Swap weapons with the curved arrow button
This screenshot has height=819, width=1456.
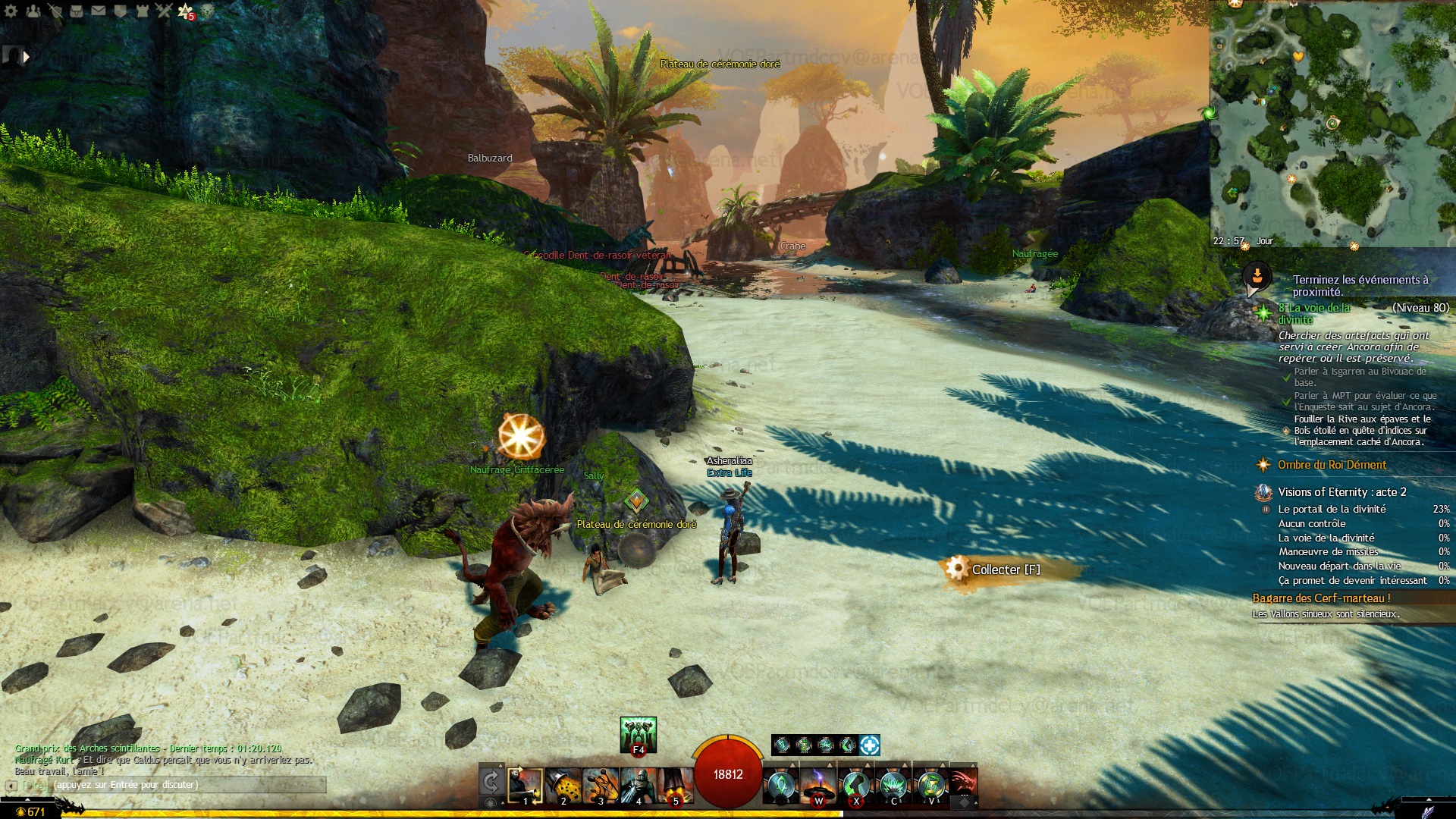pyautogui.click(x=491, y=782)
